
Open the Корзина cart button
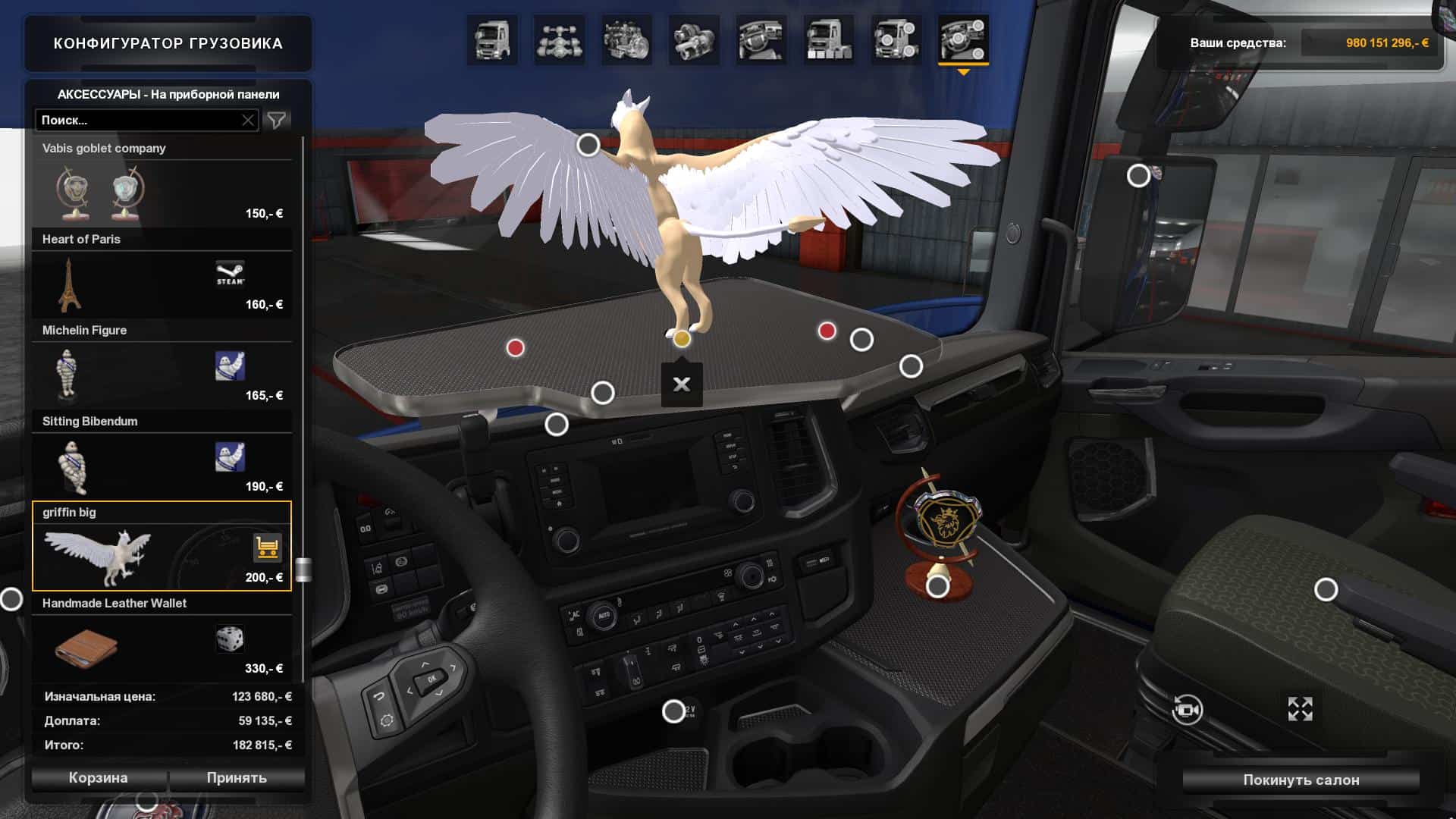coord(99,778)
